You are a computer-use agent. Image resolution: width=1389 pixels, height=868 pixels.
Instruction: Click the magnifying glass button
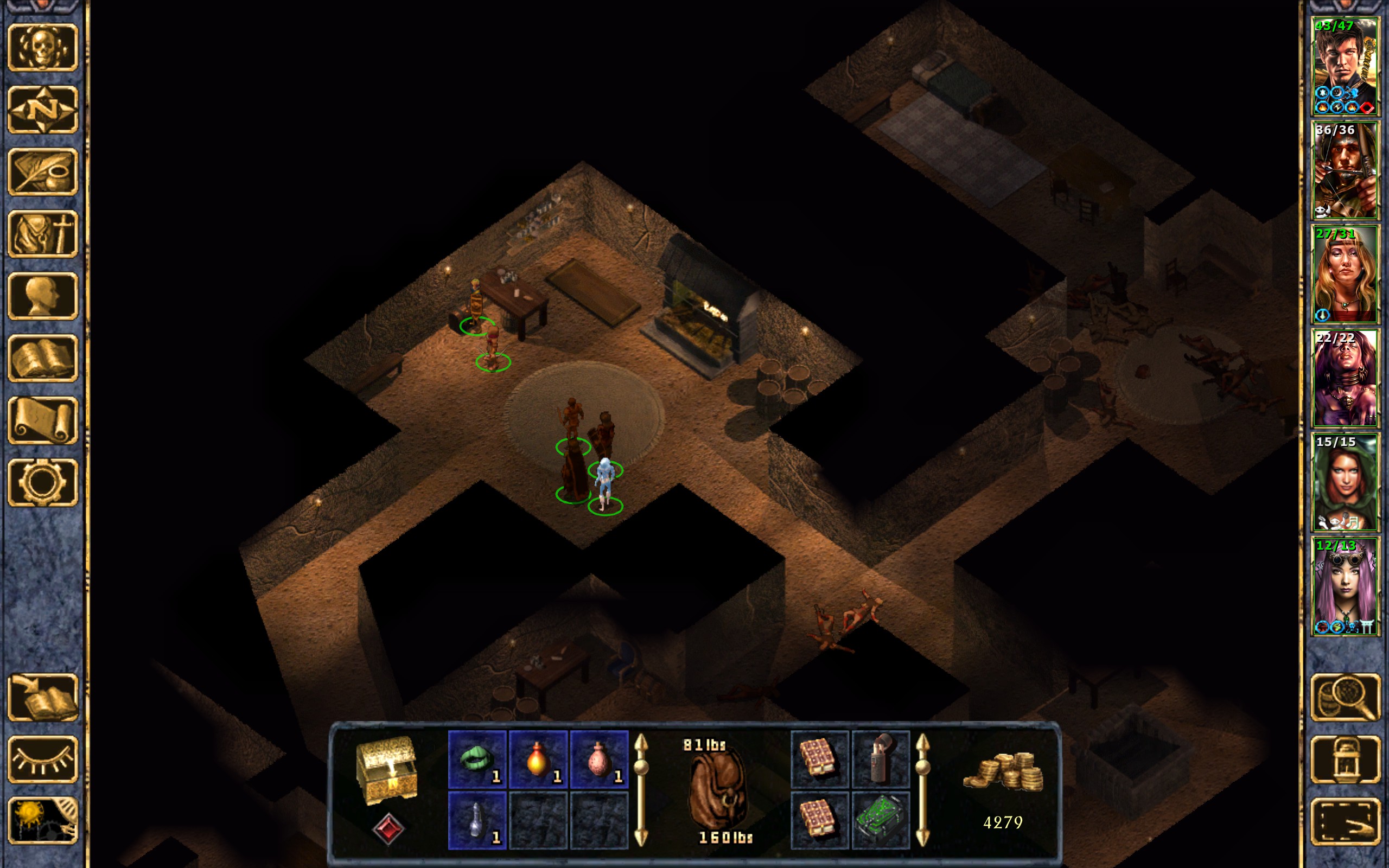(x=1345, y=697)
